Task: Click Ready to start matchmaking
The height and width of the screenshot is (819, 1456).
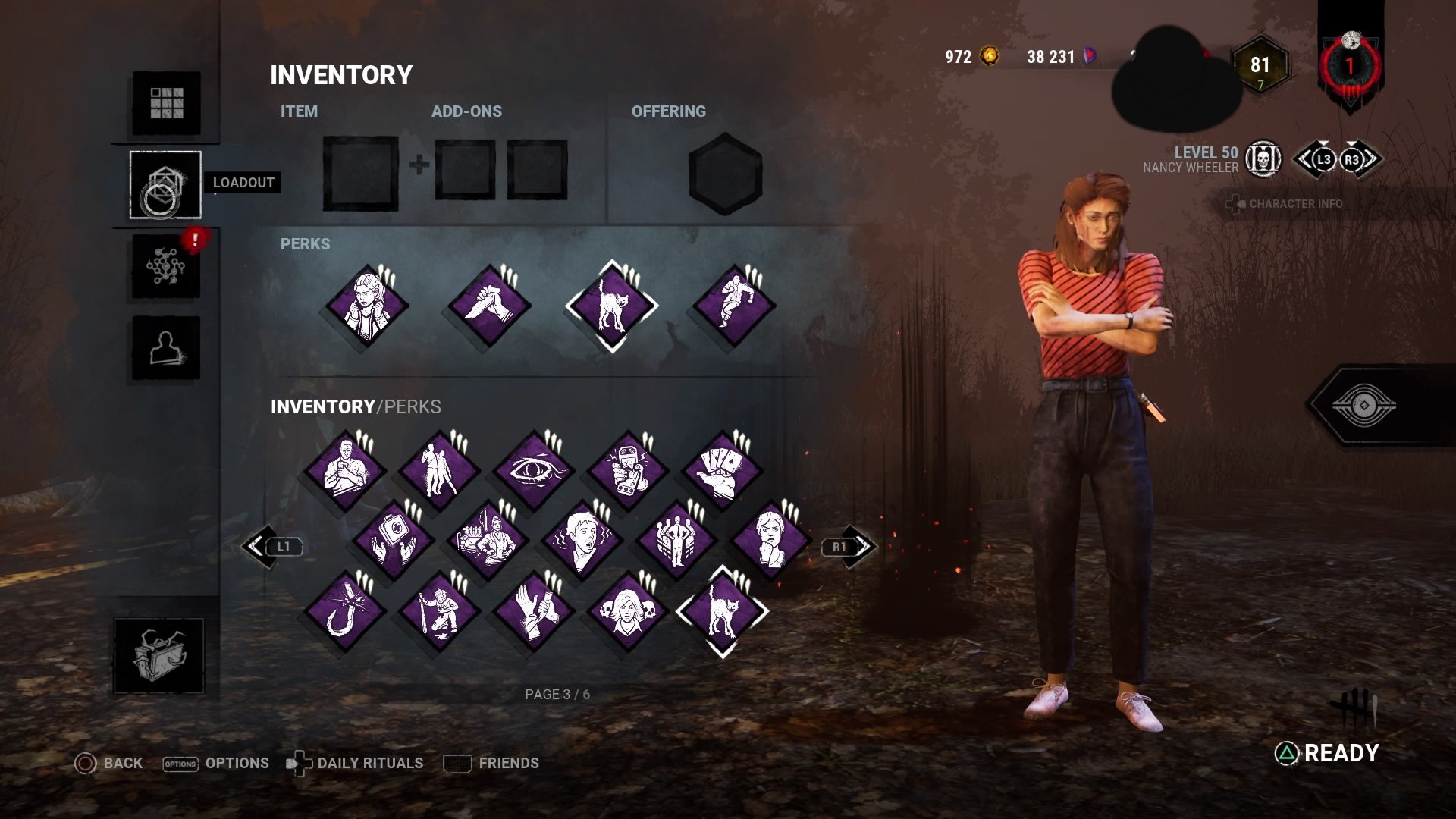Action: point(1328,753)
